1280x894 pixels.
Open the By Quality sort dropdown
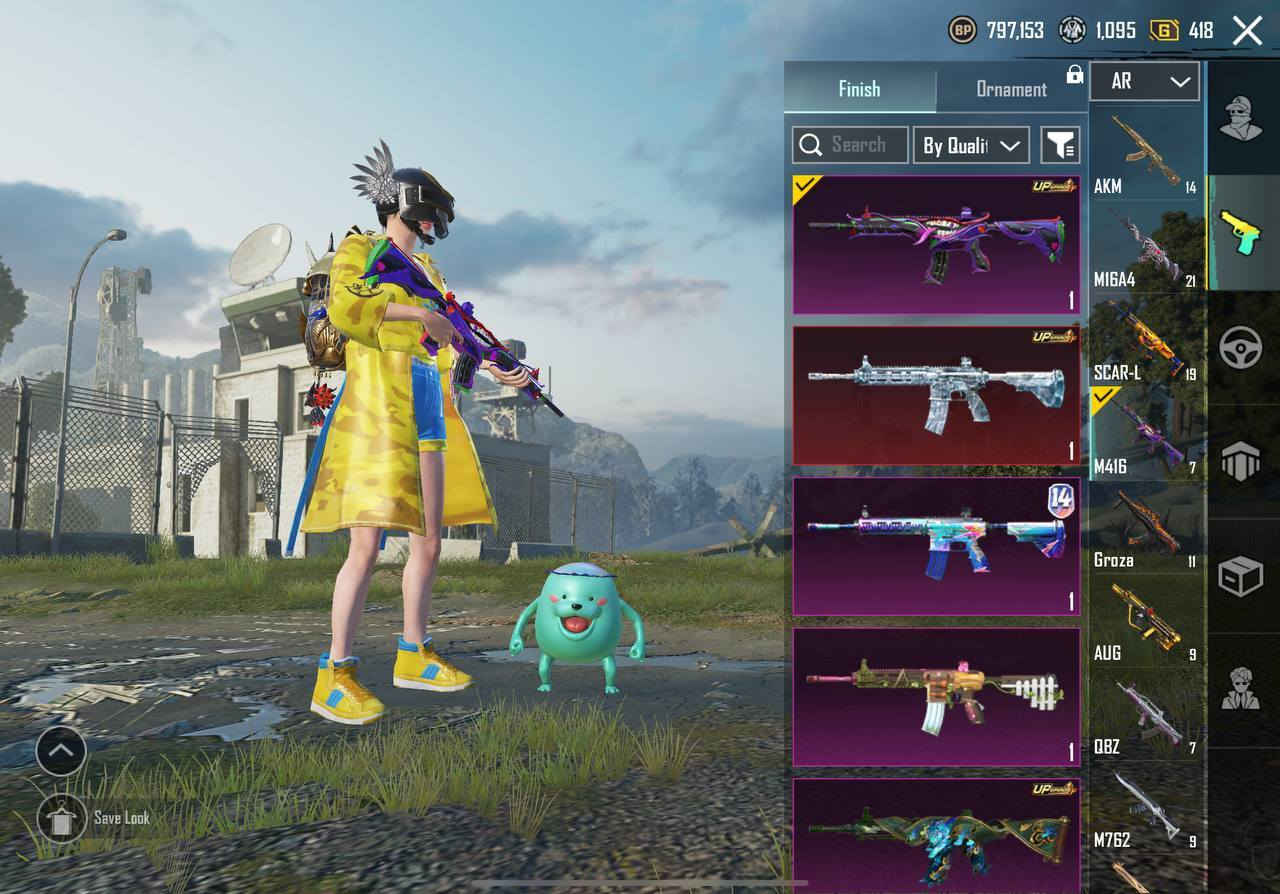point(971,145)
